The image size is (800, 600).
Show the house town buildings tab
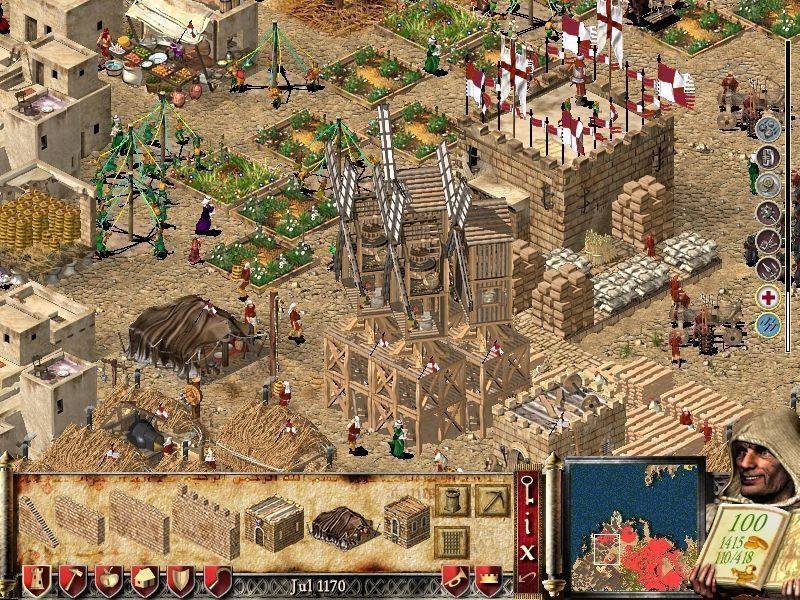pos(143,580)
